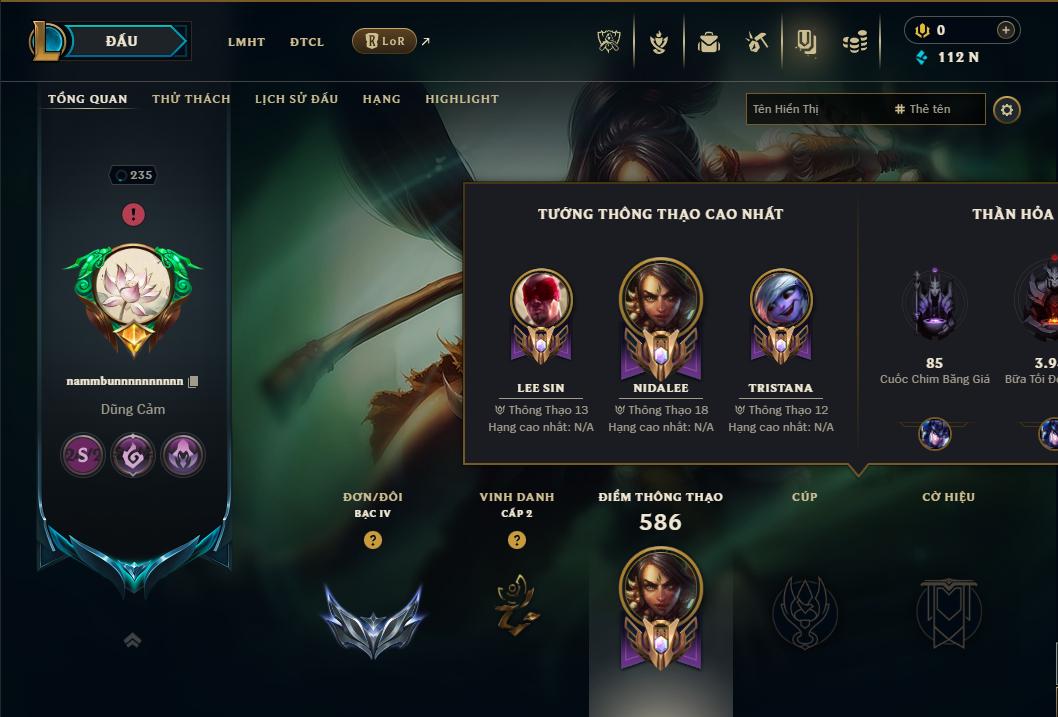1058x717 pixels.
Task: Click the lotus profile avatar icon
Action: (133, 285)
